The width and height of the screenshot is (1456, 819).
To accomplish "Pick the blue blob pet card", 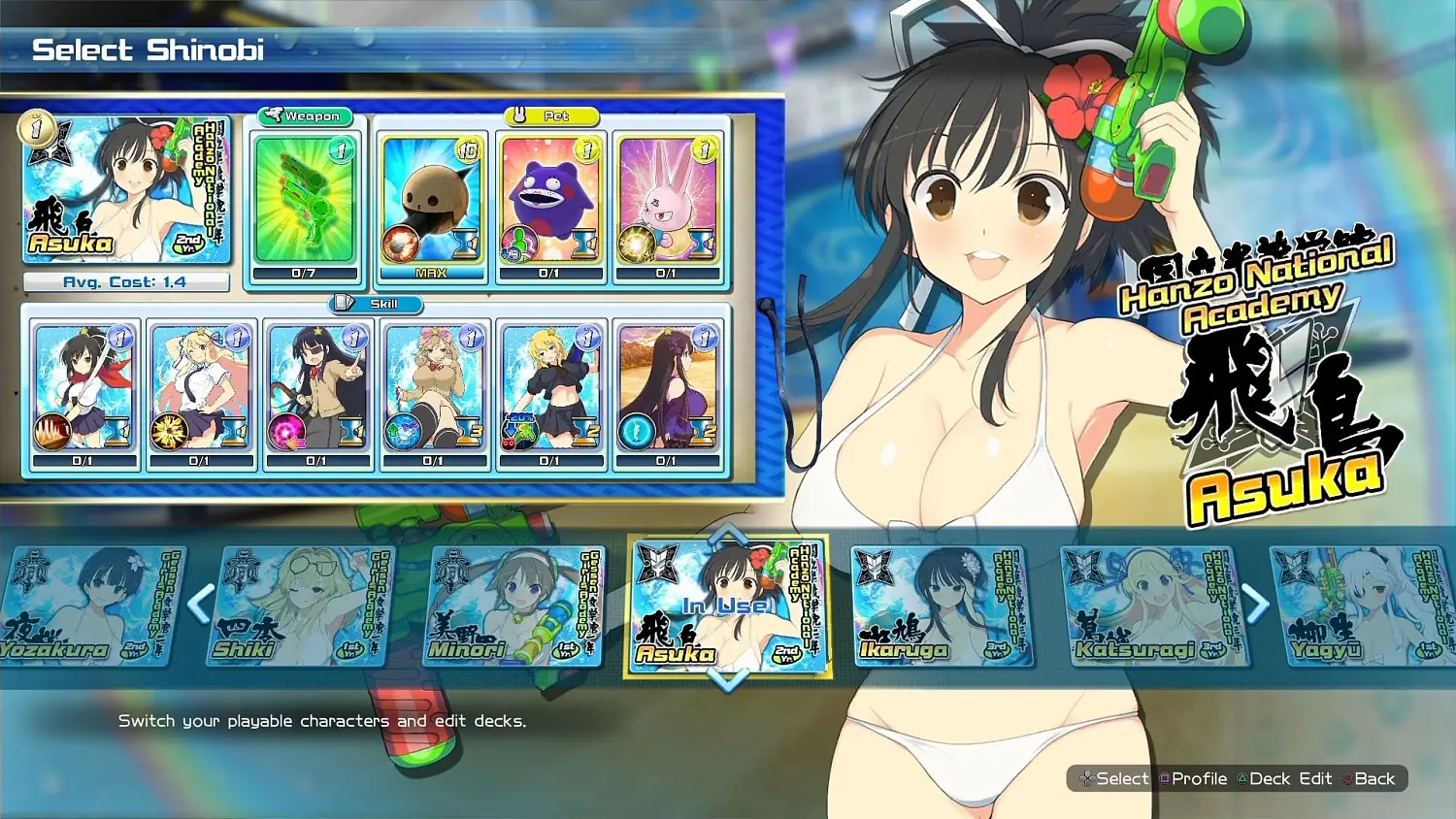I will [x=550, y=202].
